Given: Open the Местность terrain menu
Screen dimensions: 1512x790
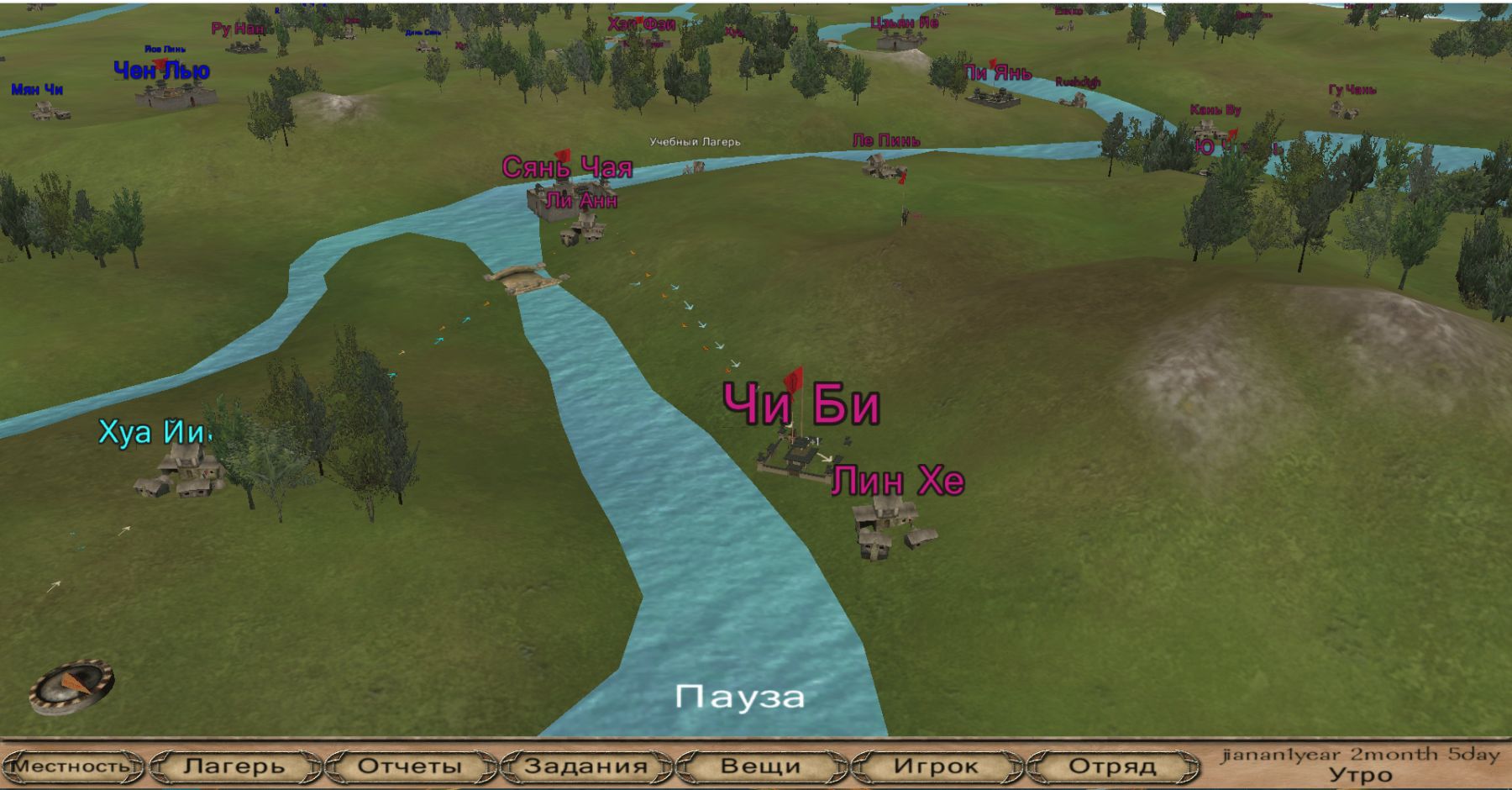Looking at the screenshot, I should (x=71, y=766).
